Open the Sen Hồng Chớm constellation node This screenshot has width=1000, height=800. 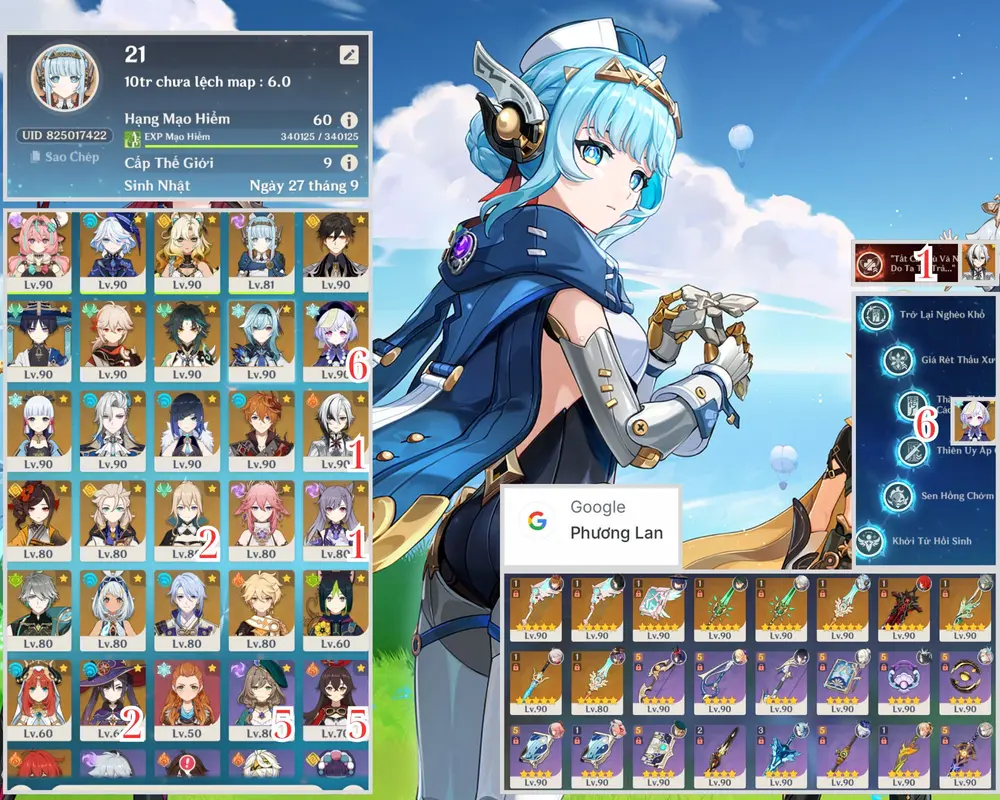coord(898,495)
